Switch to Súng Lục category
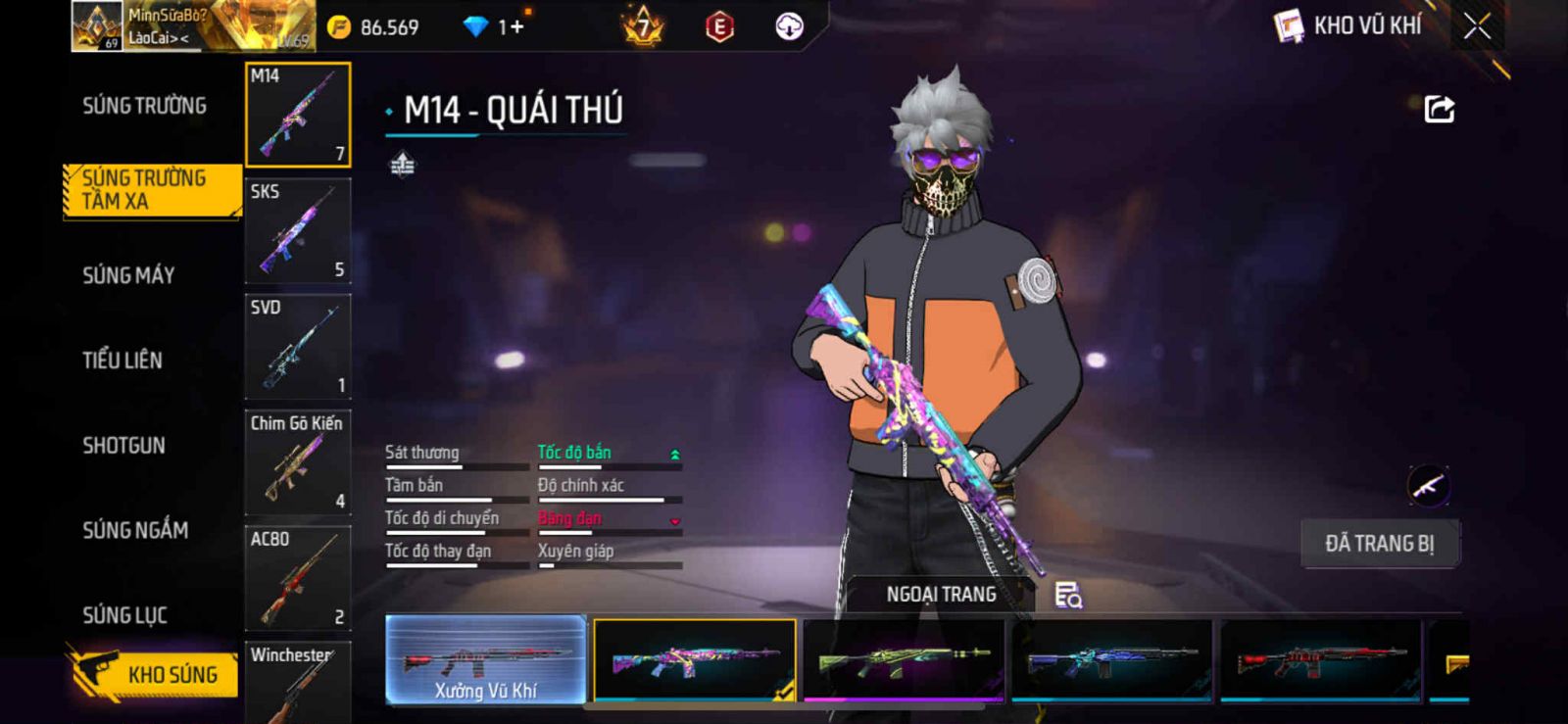Viewport: 1568px width, 724px height. tap(124, 615)
